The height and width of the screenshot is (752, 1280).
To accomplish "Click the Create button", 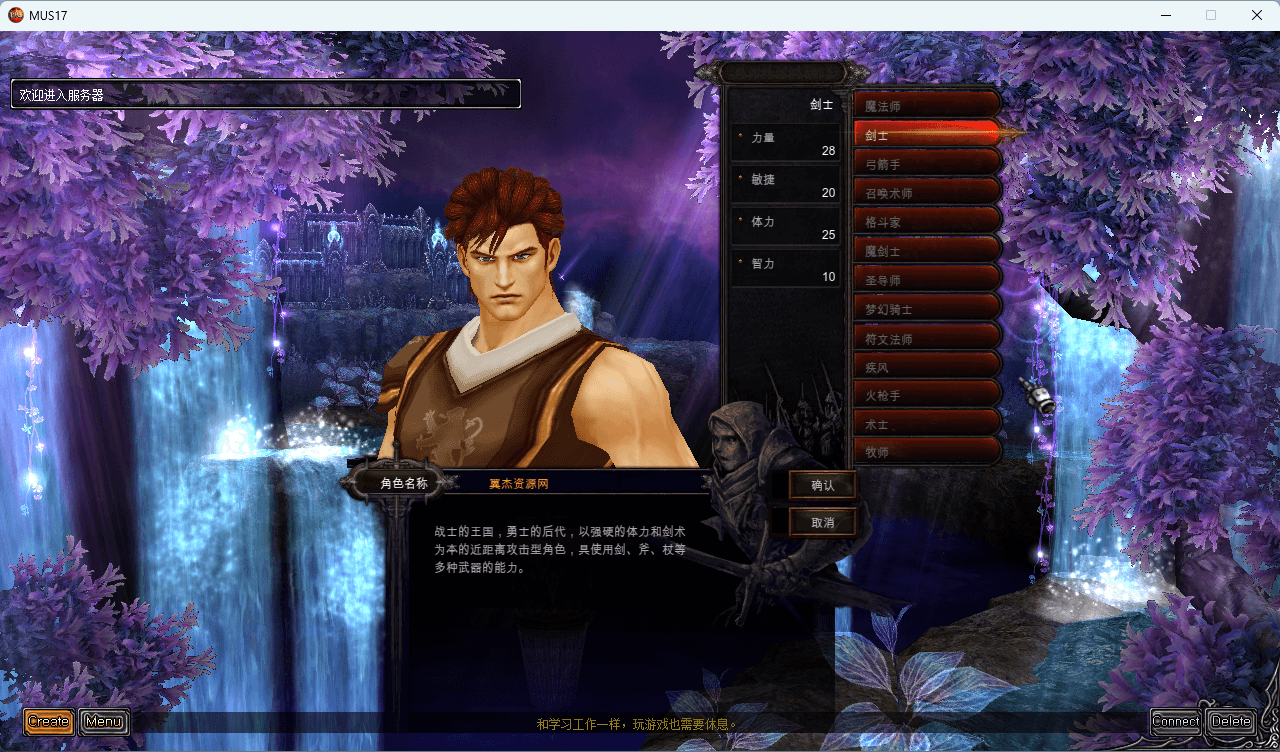I will click(x=49, y=721).
